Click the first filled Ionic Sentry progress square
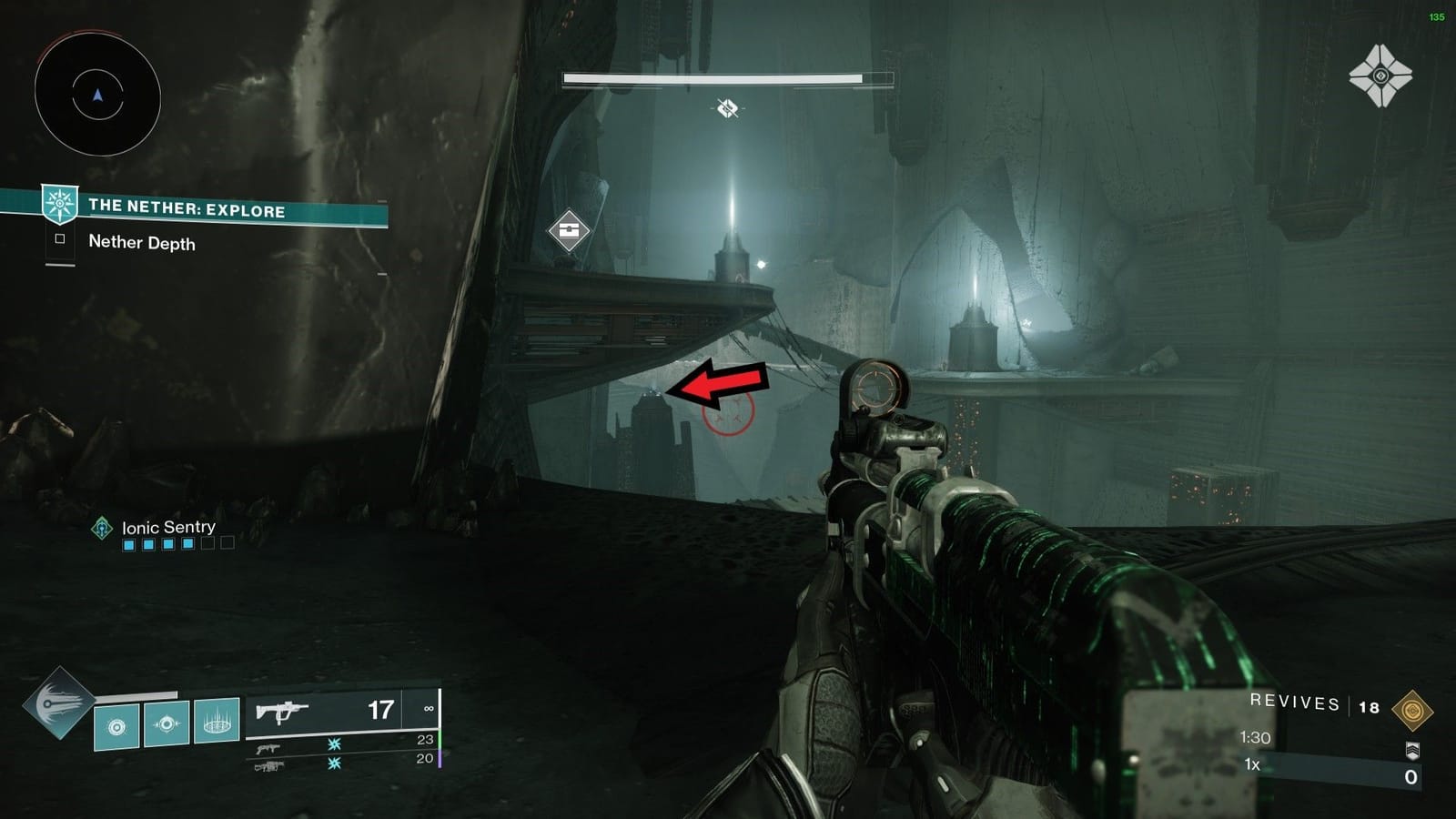The height and width of the screenshot is (819, 1456). [x=129, y=544]
